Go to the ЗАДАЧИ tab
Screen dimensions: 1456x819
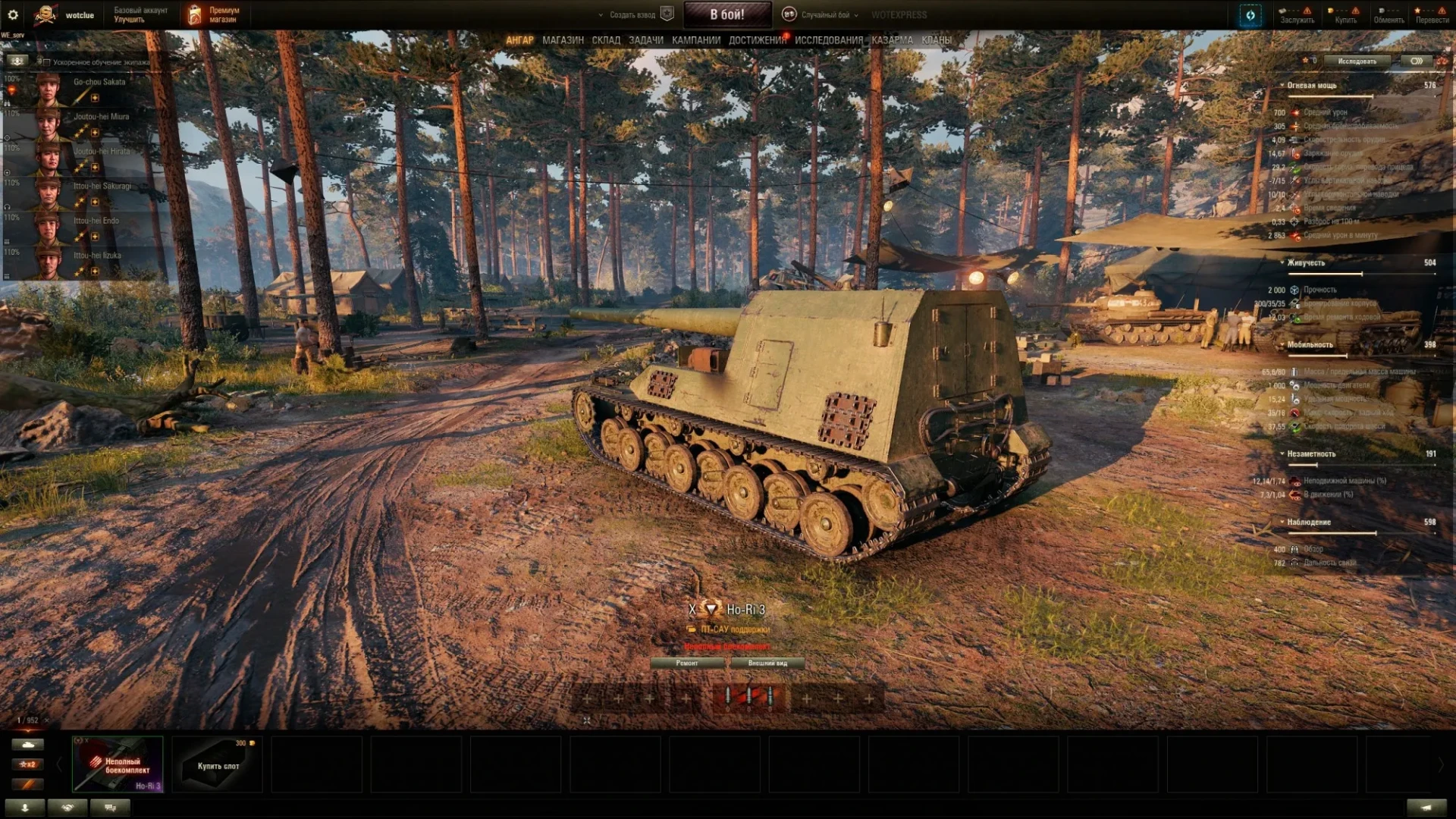(x=645, y=40)
